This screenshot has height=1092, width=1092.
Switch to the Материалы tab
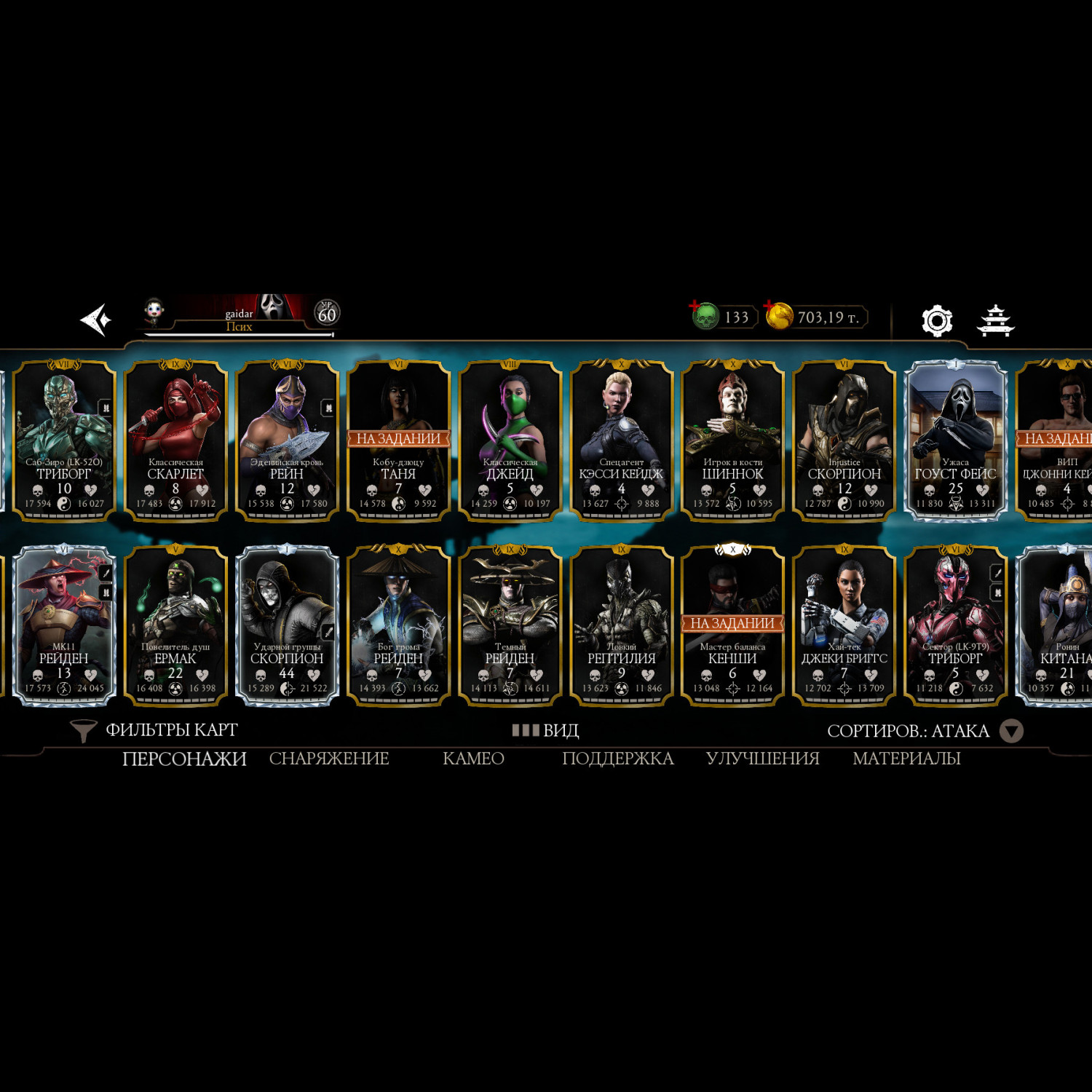point(906,759)
